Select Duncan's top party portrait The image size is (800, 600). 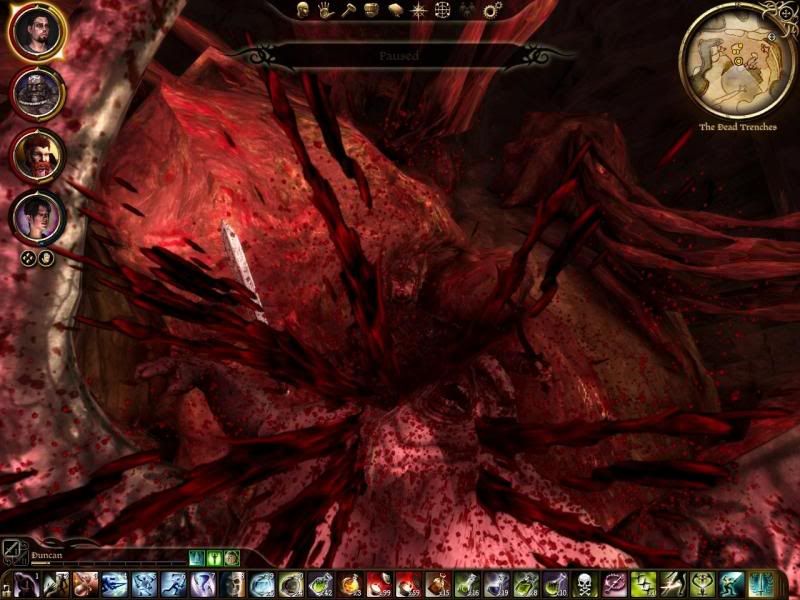[38, 33]
